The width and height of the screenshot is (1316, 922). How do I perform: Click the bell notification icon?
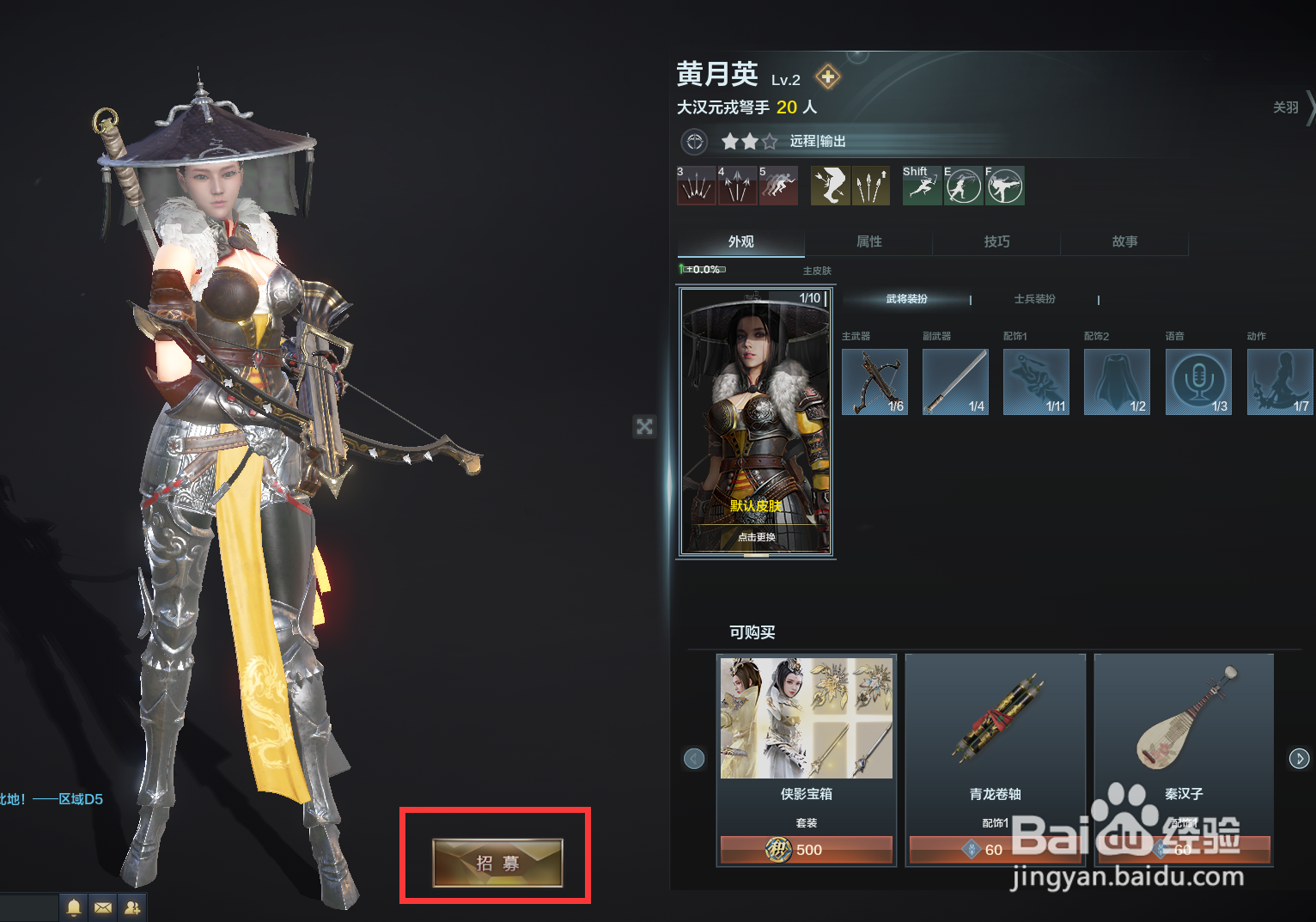(x=73, y=907)
